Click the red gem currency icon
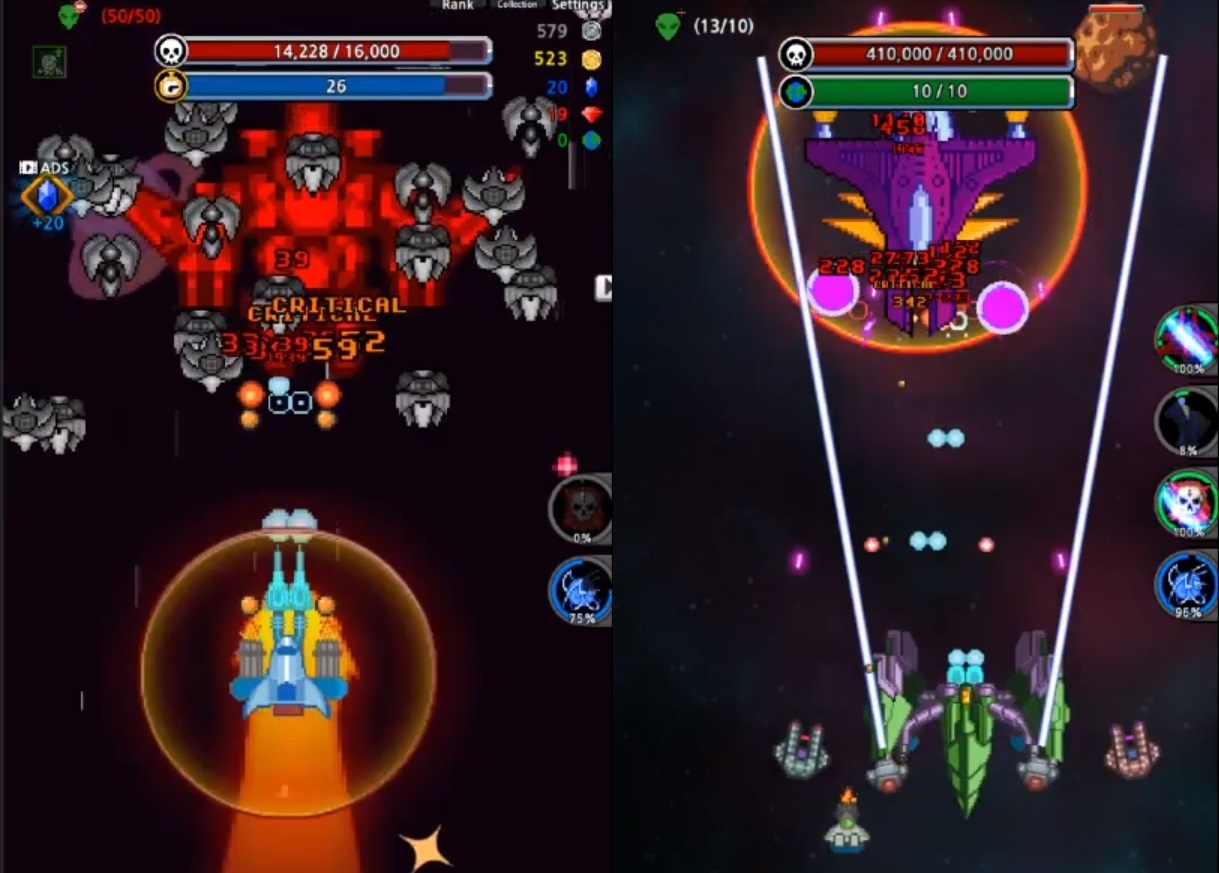This screenshot has height=873, width=1219. click(591, 114)
